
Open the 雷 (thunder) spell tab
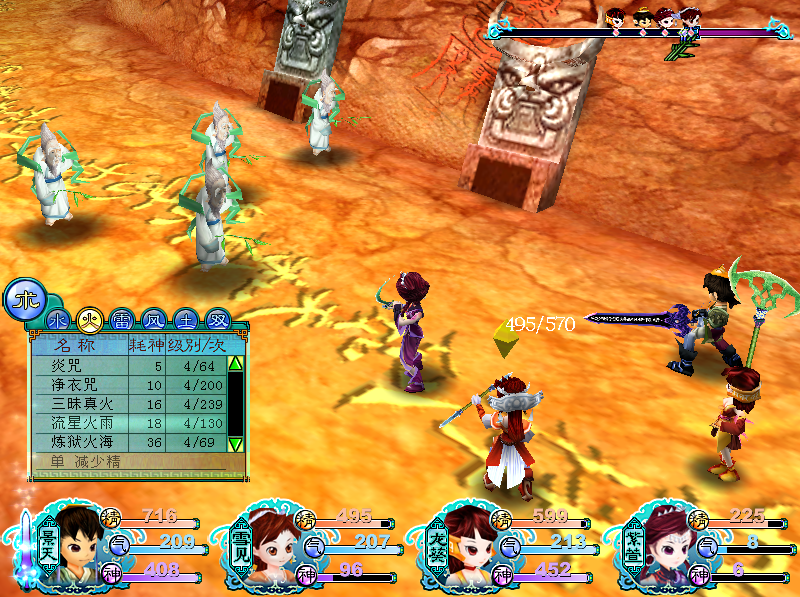[121, 320]
